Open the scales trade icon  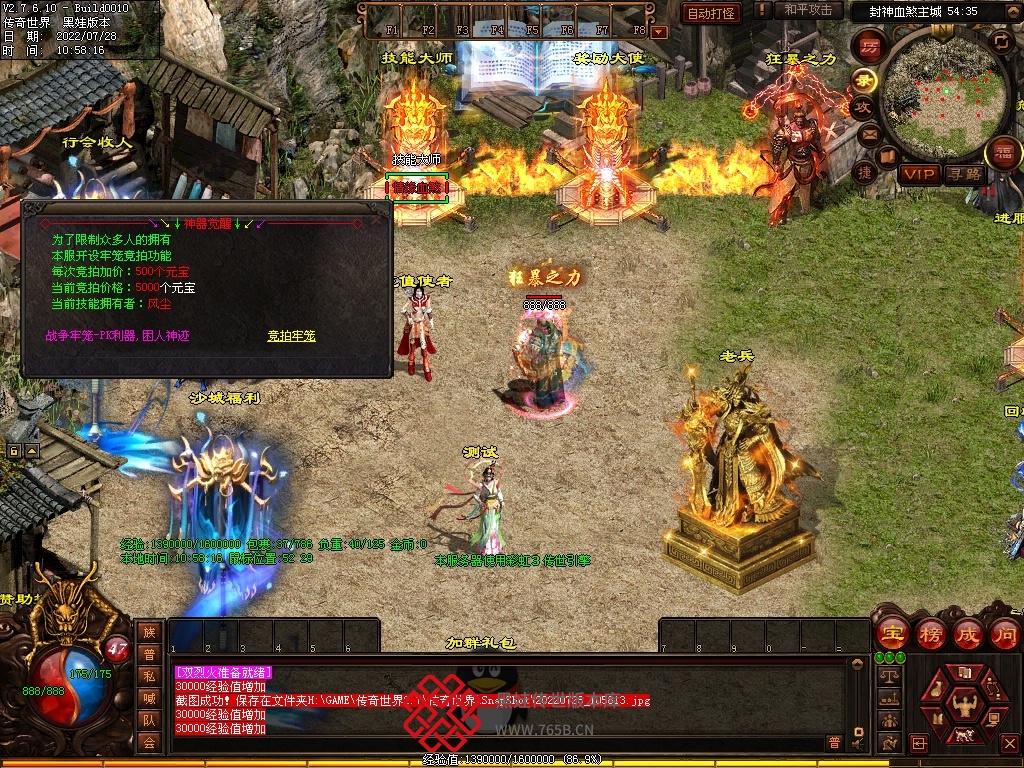(x=887, y=676)
